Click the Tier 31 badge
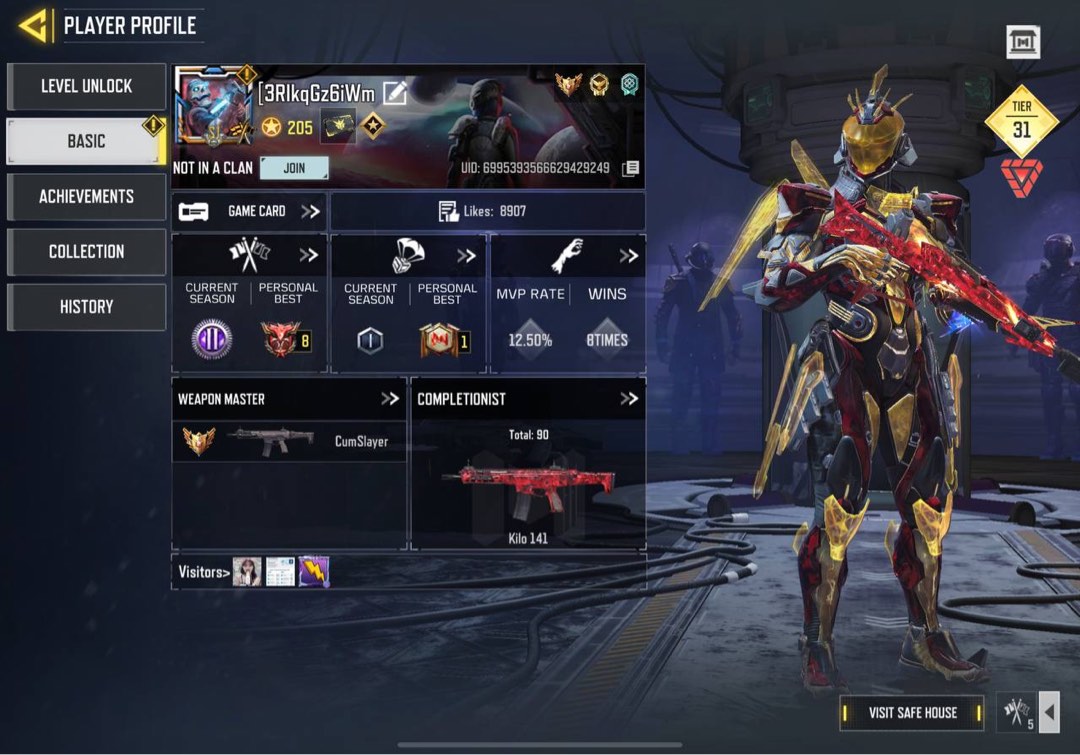The image size is (1080, 755). pos(1021,125)
